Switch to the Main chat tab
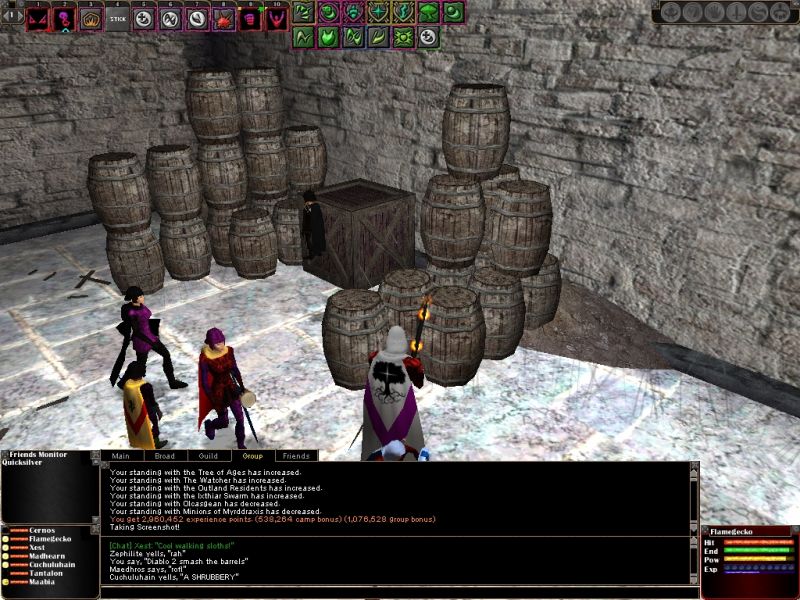 (121, 455)
